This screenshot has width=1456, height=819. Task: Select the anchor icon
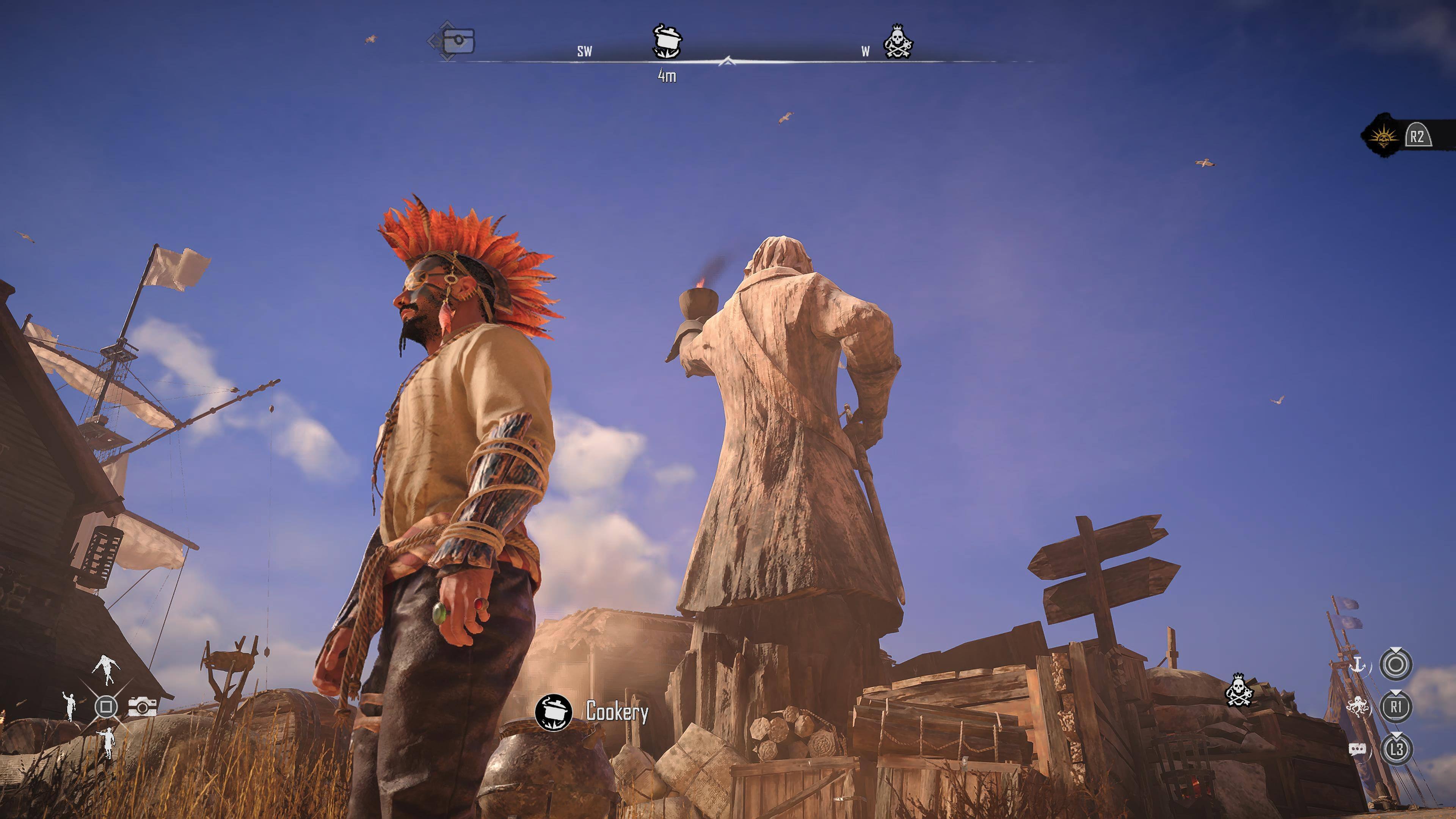pyautogui.click(x=1358, y=665)
